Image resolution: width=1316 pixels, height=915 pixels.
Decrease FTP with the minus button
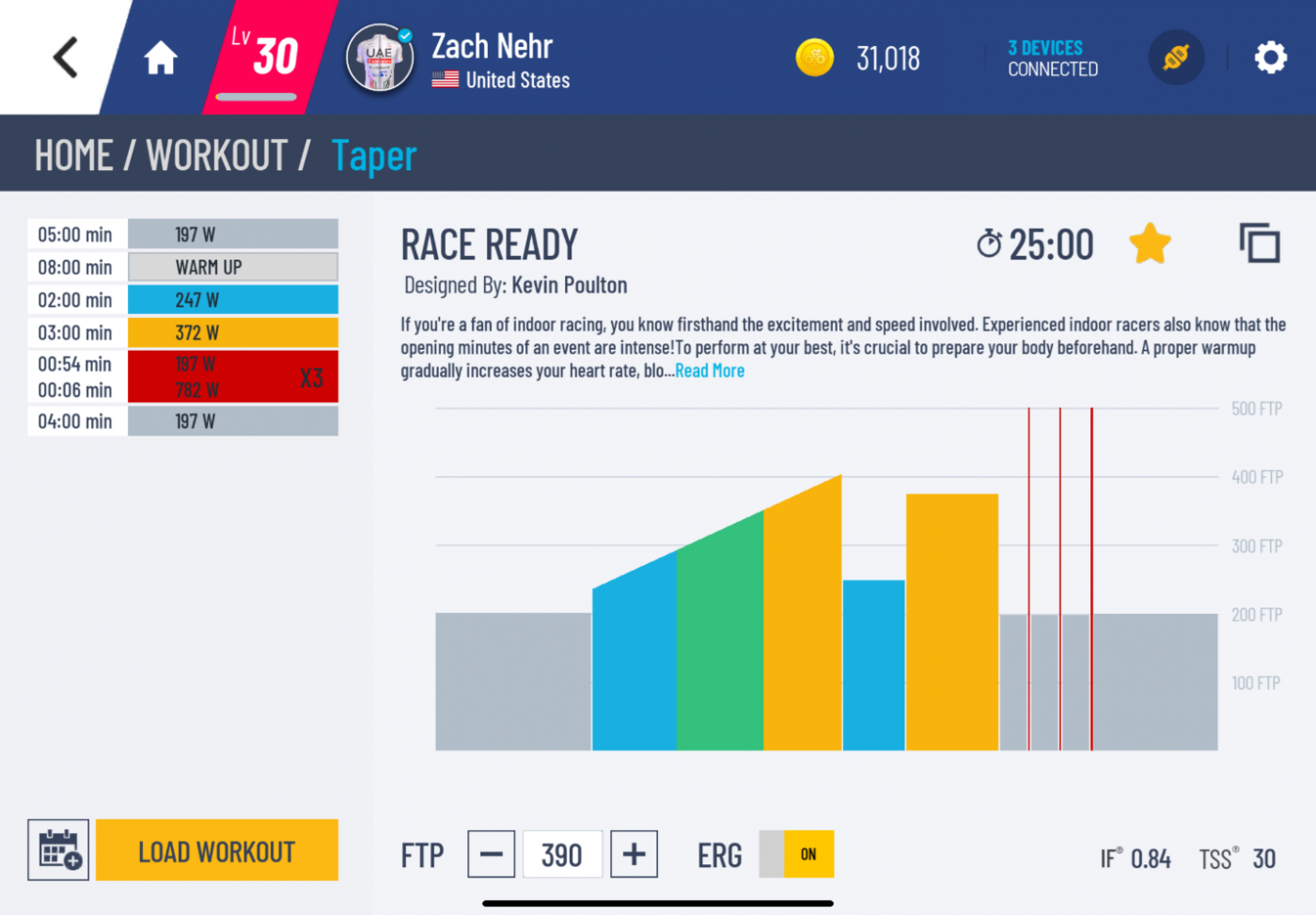(491, 854)
